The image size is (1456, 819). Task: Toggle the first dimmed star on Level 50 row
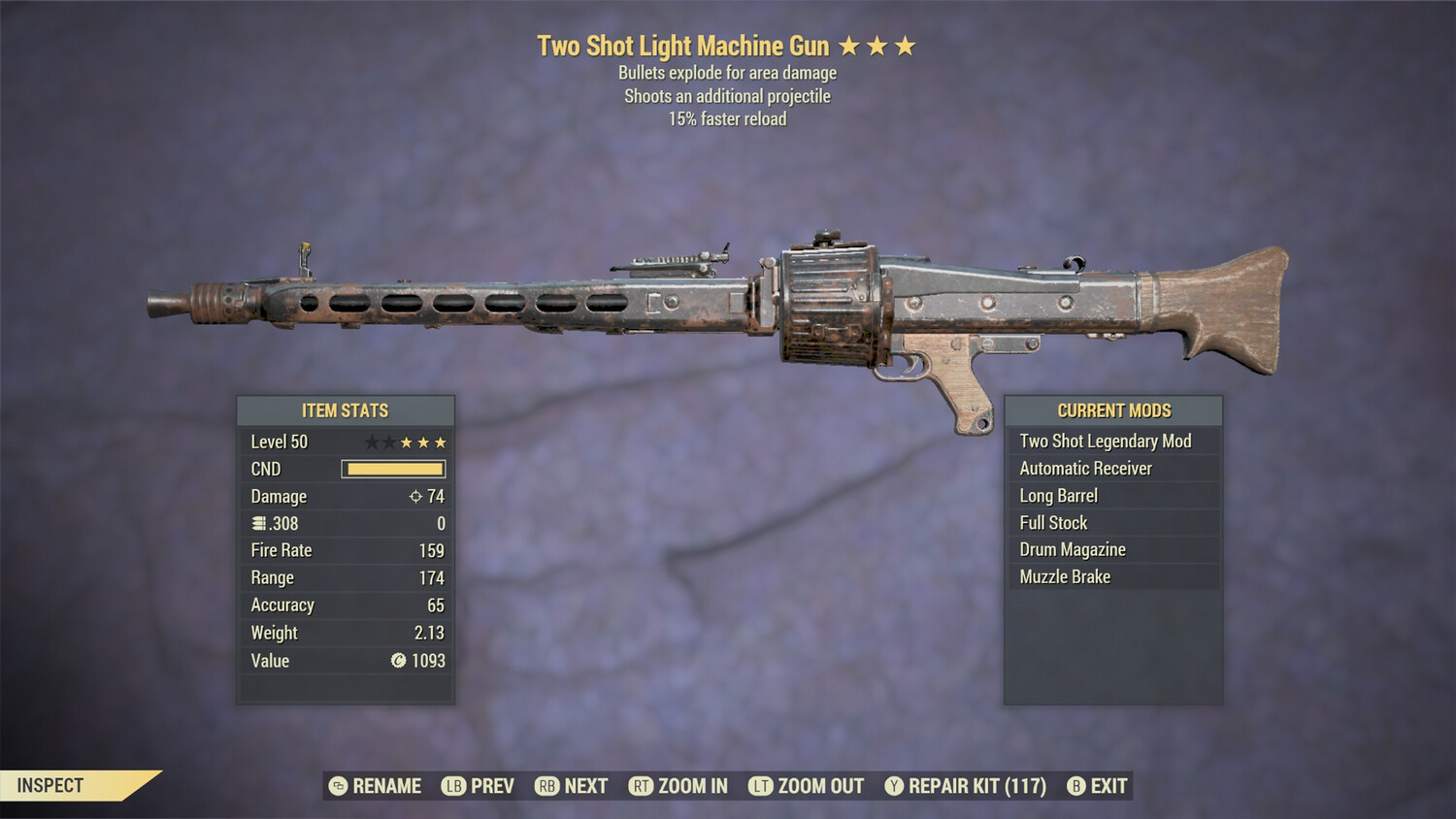coord(371,442)
